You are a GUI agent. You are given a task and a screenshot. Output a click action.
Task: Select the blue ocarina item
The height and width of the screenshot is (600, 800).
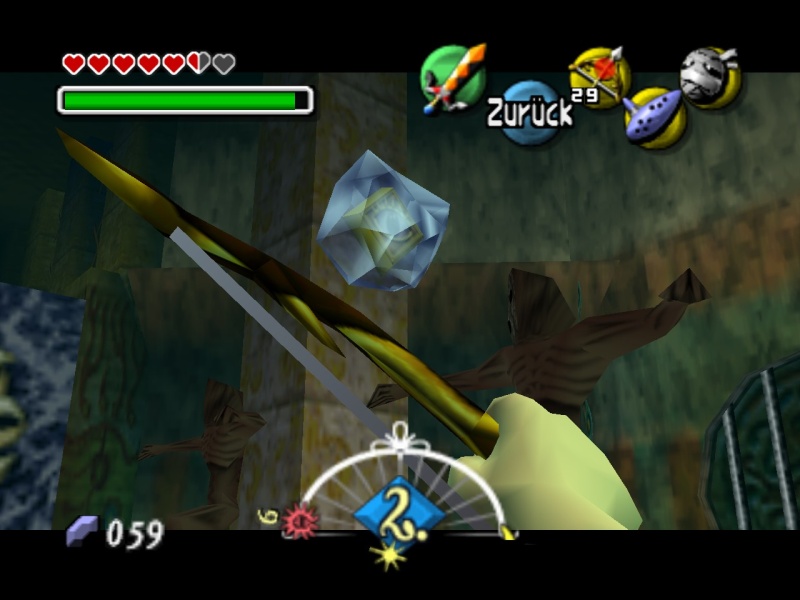click(x=653, y=116)
